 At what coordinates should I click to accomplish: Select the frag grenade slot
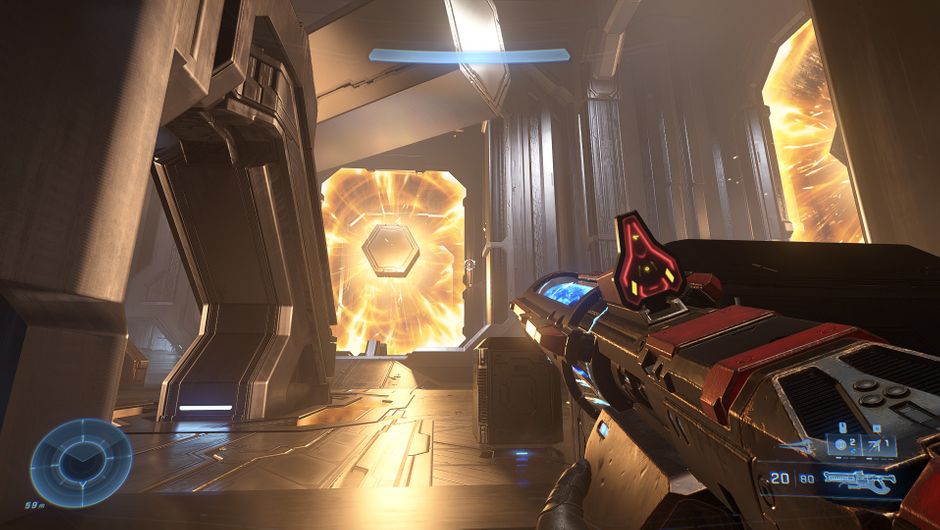click(x=842, y=446)
